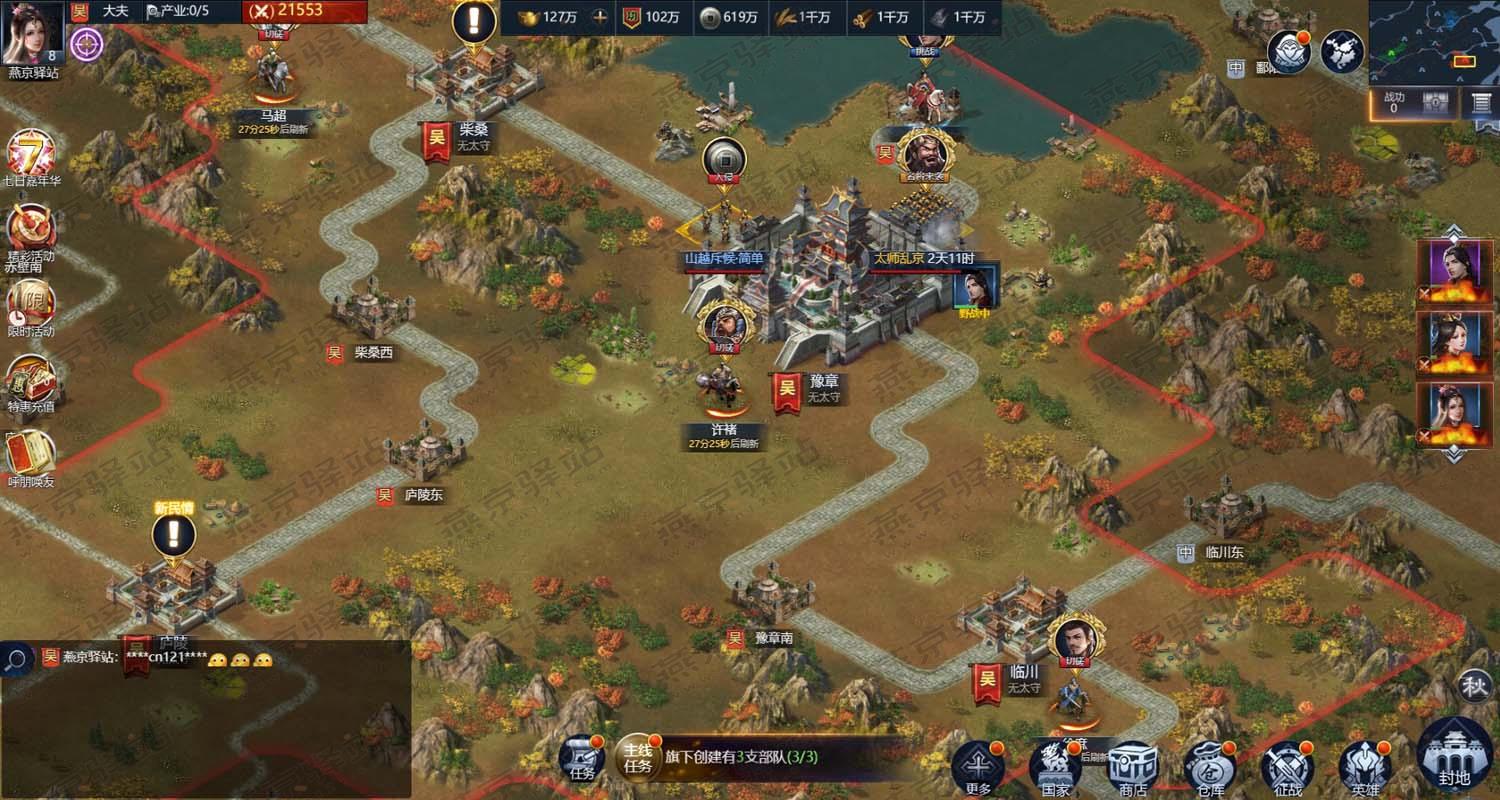Screen dimensions: 1500x800
Task: Go to the 封地 fief screen
Action: tap(1454, 756)
